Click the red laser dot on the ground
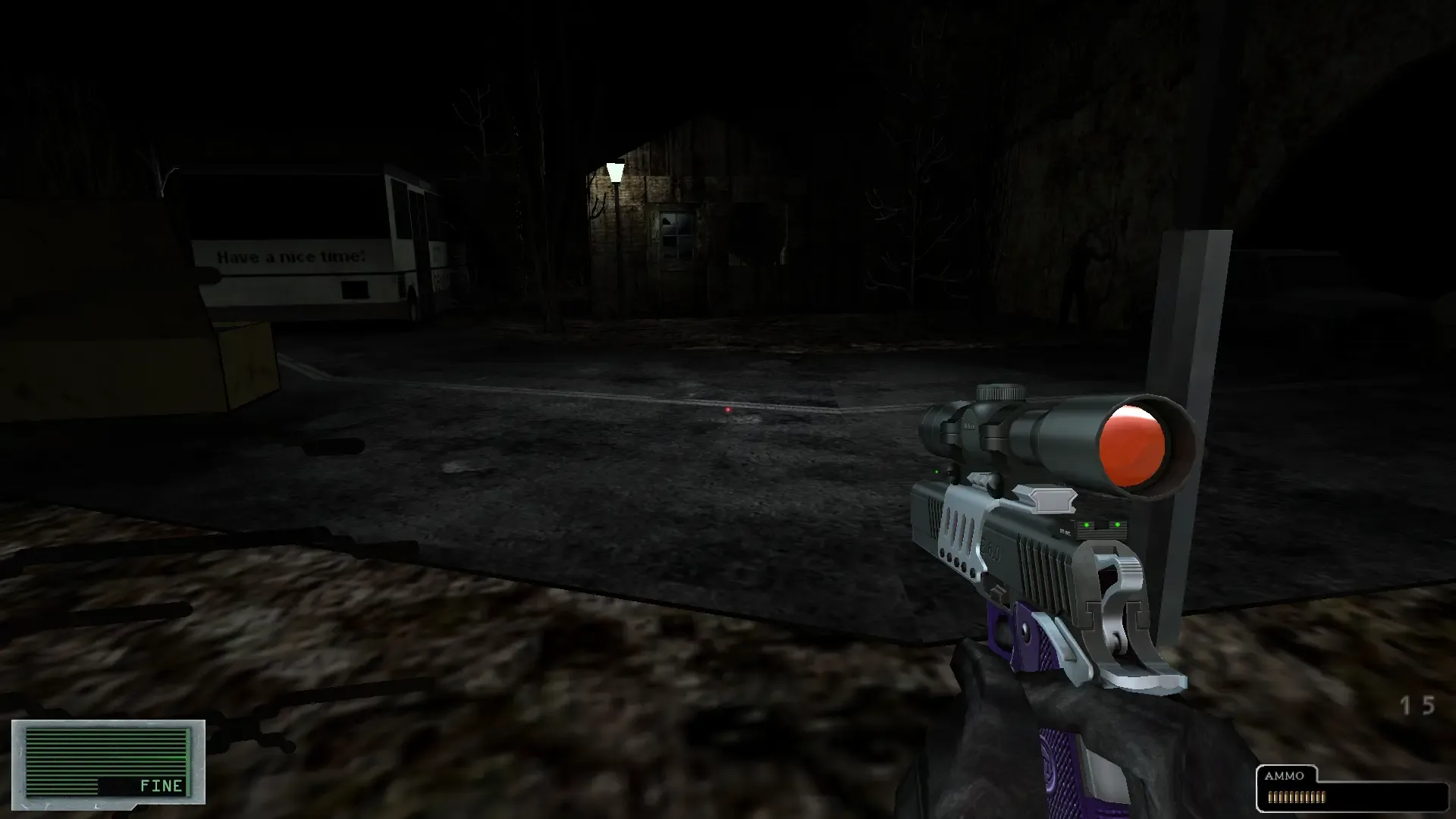Screen dimensions: 1456x819 (728, 409)
